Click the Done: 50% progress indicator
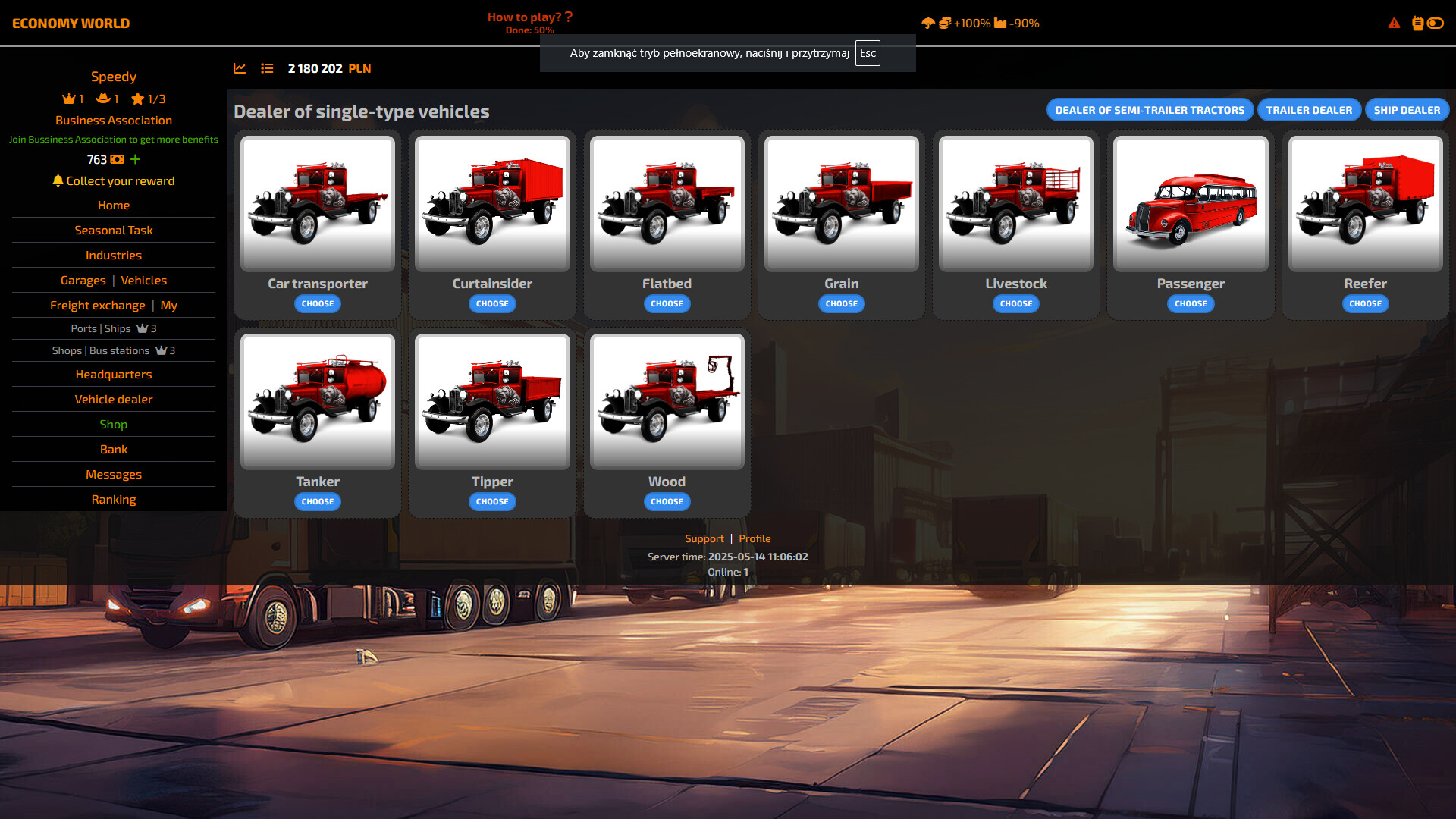1456x819 pixels. coord(529,30)
